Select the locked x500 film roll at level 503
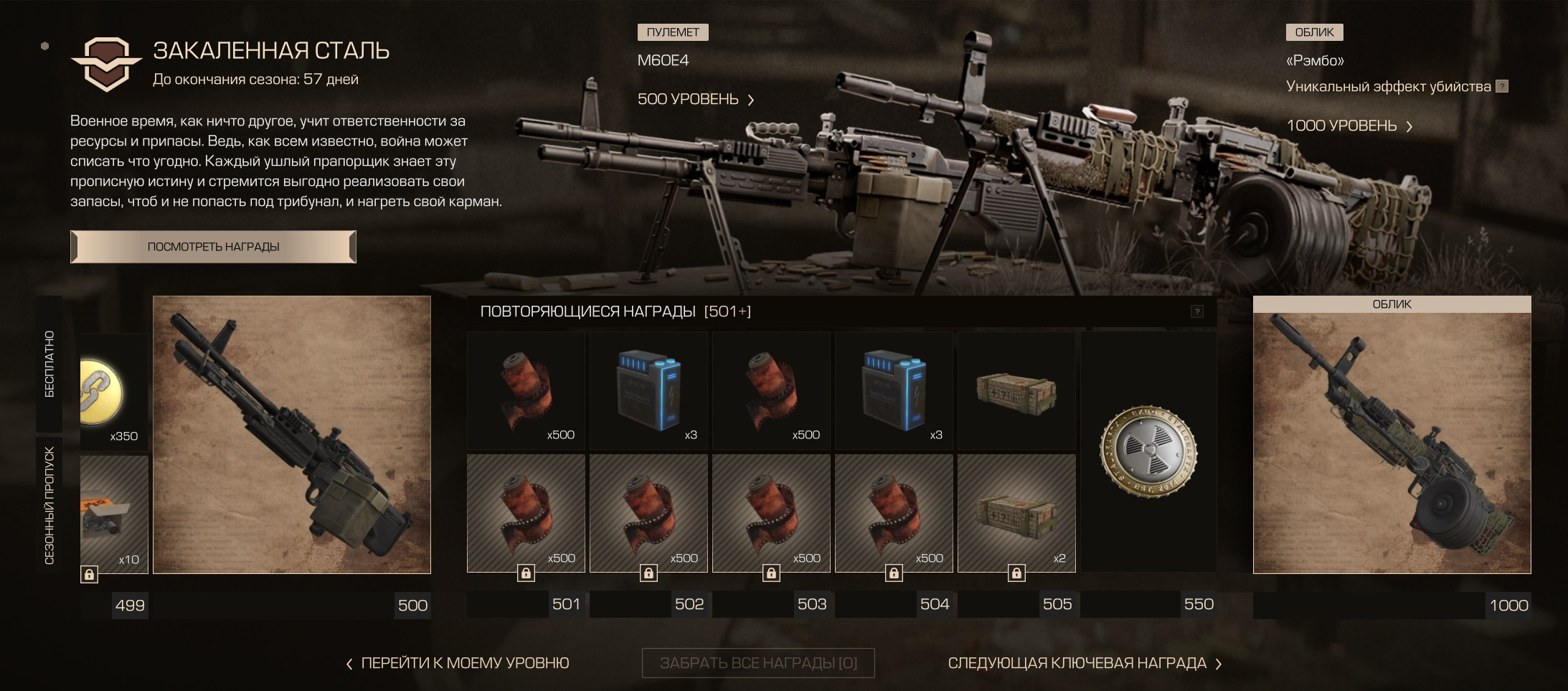 click(771, 513)
